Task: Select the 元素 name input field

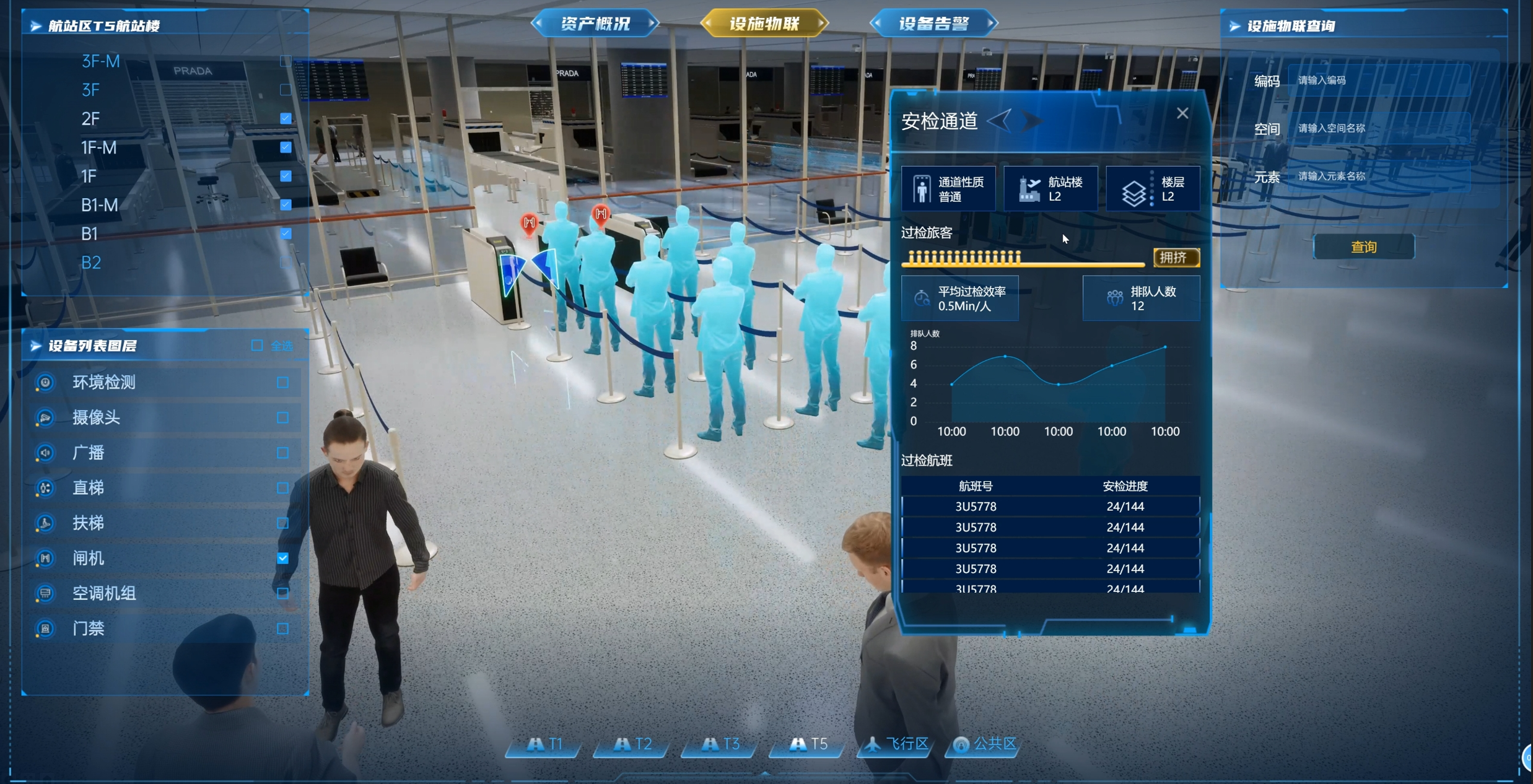Action: coord(1378,176)
